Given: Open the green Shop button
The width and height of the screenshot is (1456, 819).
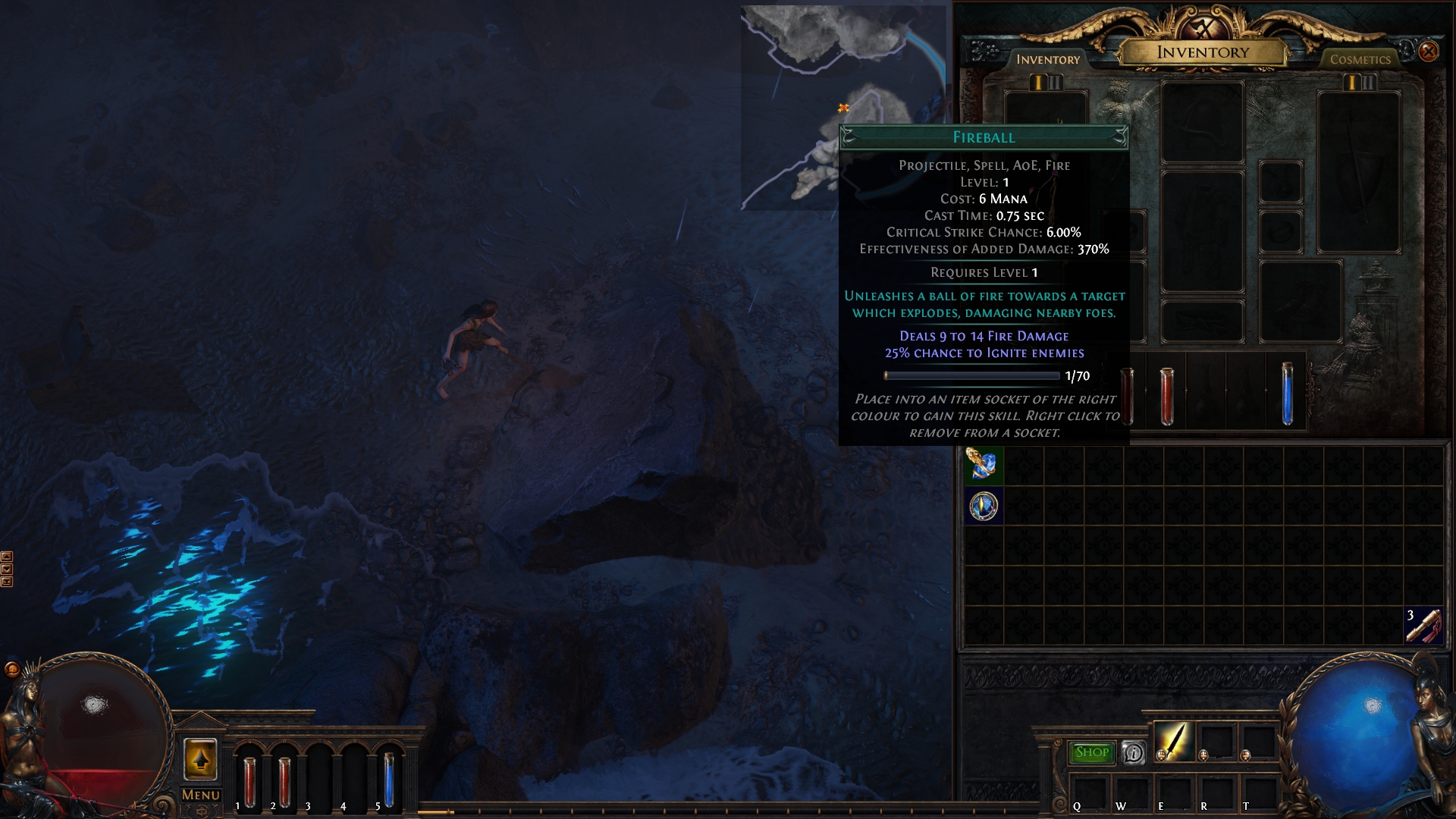Looking at the screenshot, I should (1091, 752).
